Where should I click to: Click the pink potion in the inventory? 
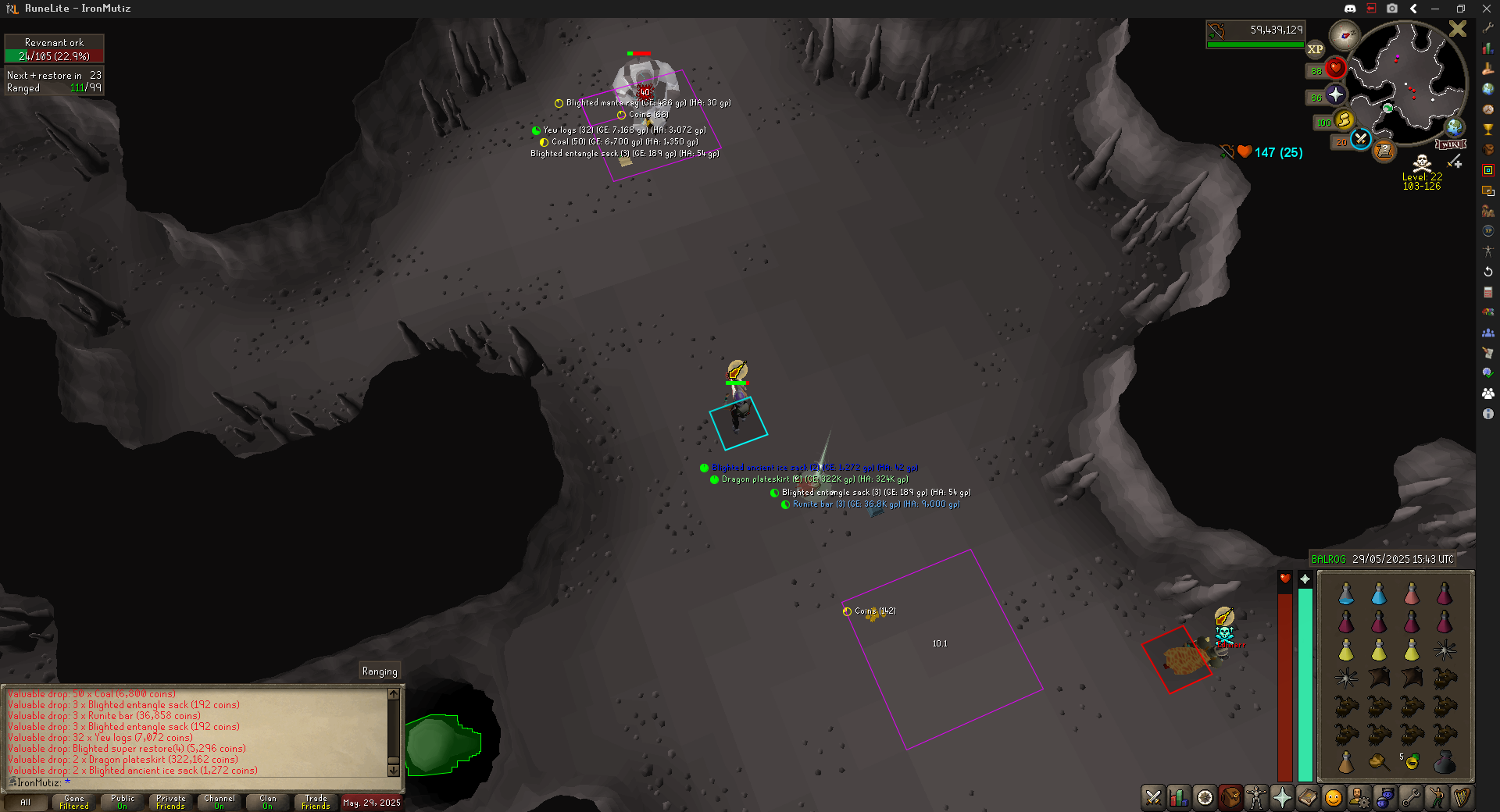tap(1412, 594)
